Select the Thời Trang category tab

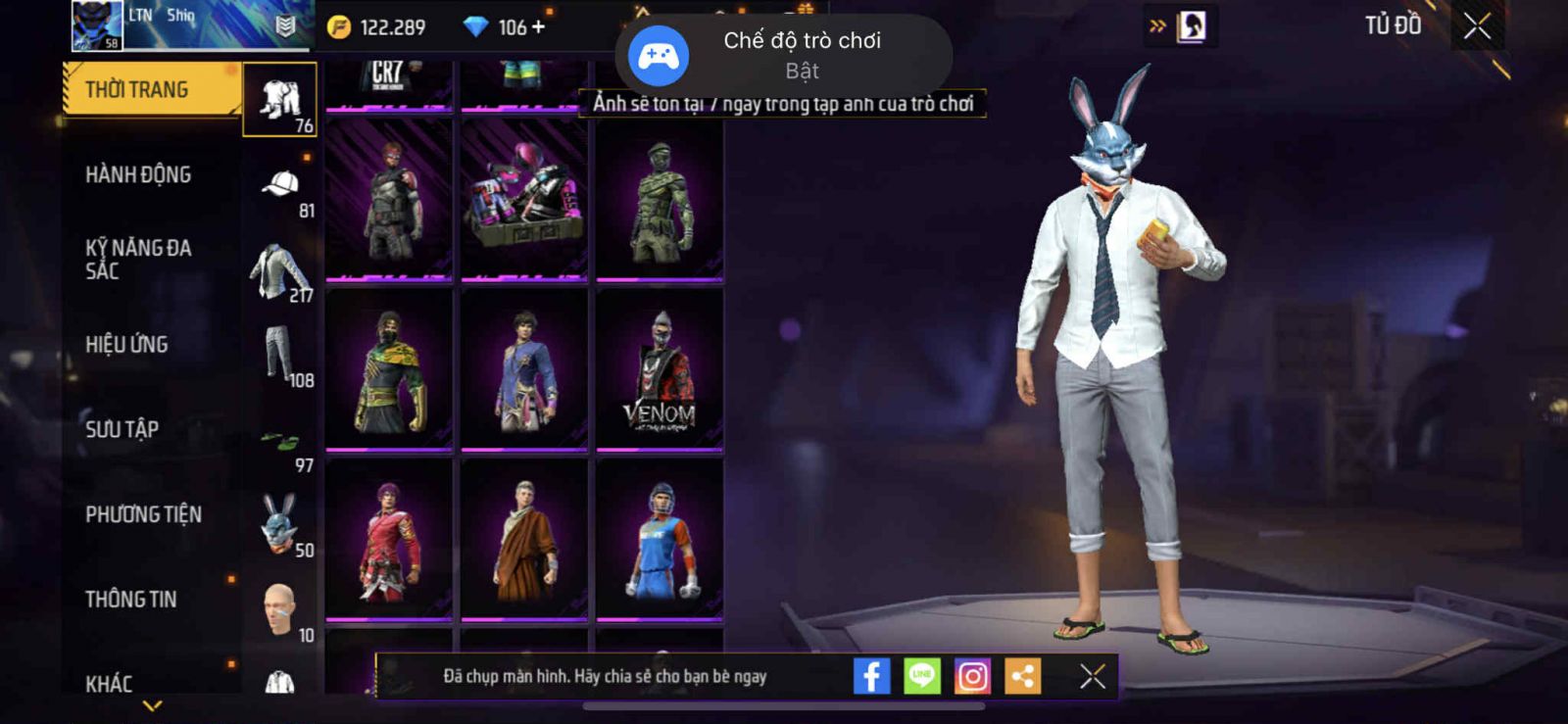point(149,90)
